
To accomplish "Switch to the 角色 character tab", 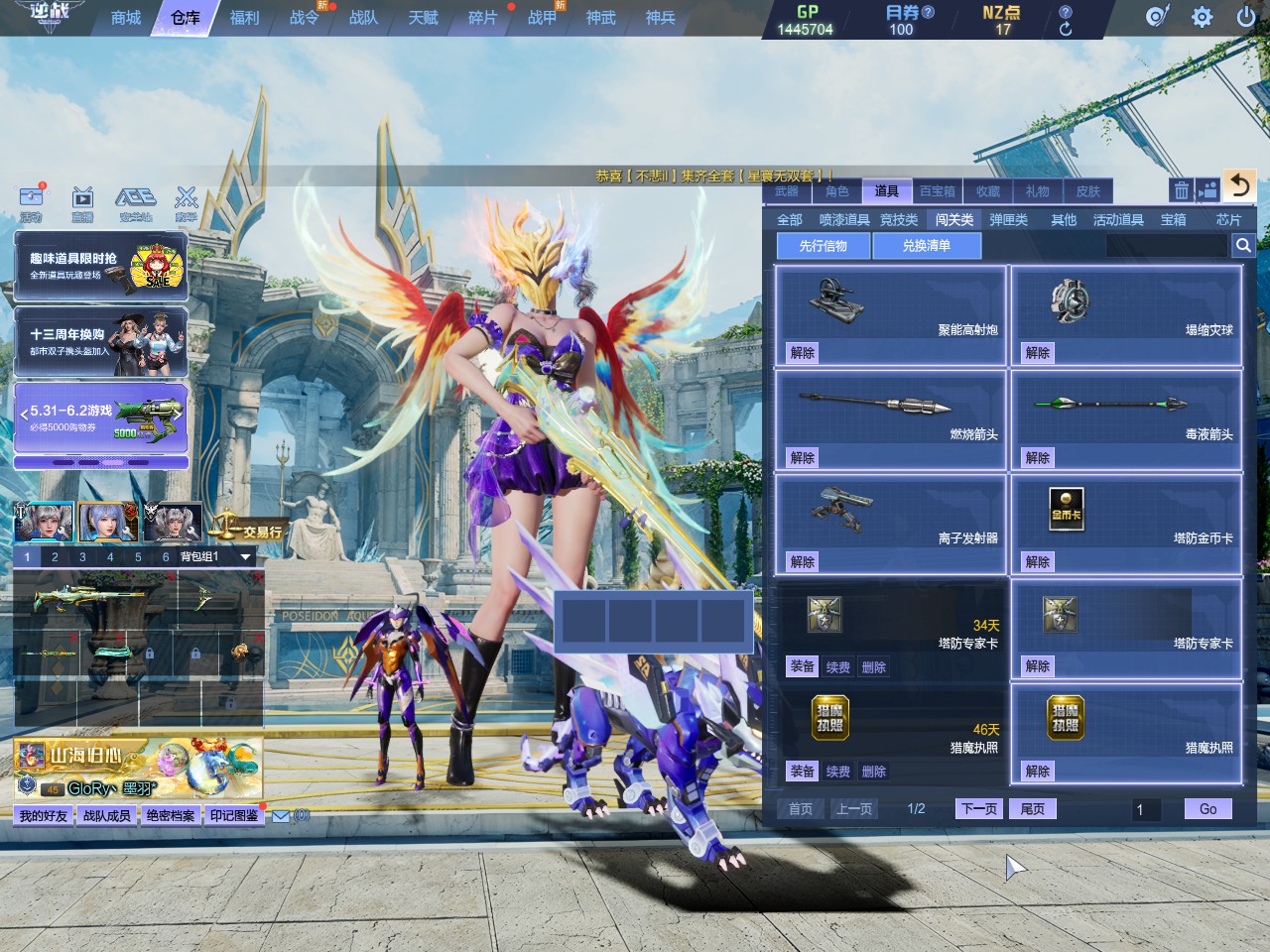I will pos(837,191).
